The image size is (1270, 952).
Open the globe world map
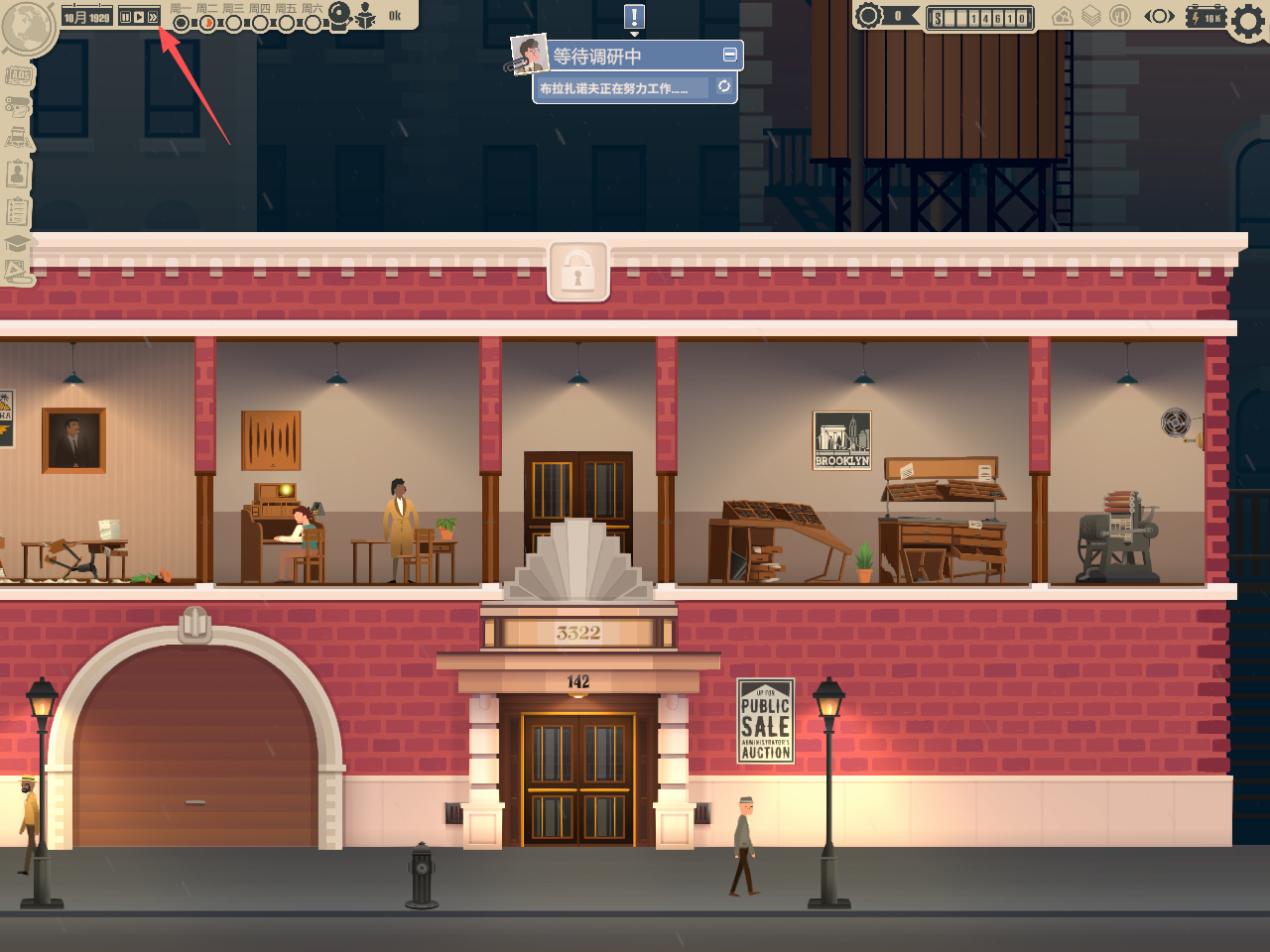(x=27, y=26)
